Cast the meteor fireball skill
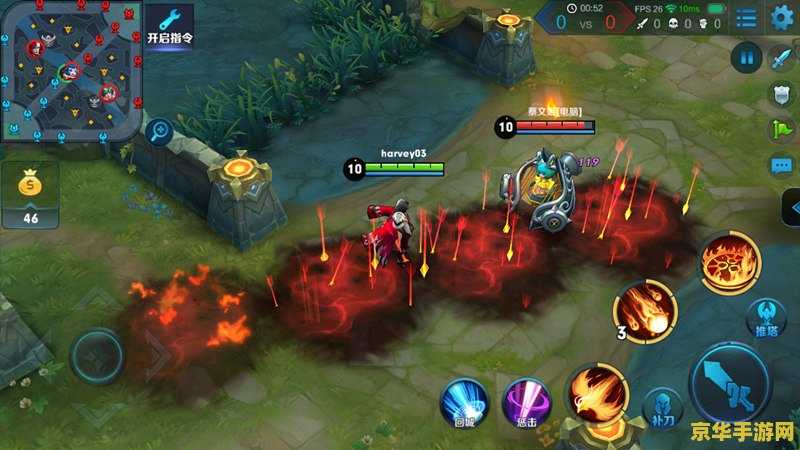Viewport: 800px width, 450px height. pyautogui.click(x=645, y=310)
